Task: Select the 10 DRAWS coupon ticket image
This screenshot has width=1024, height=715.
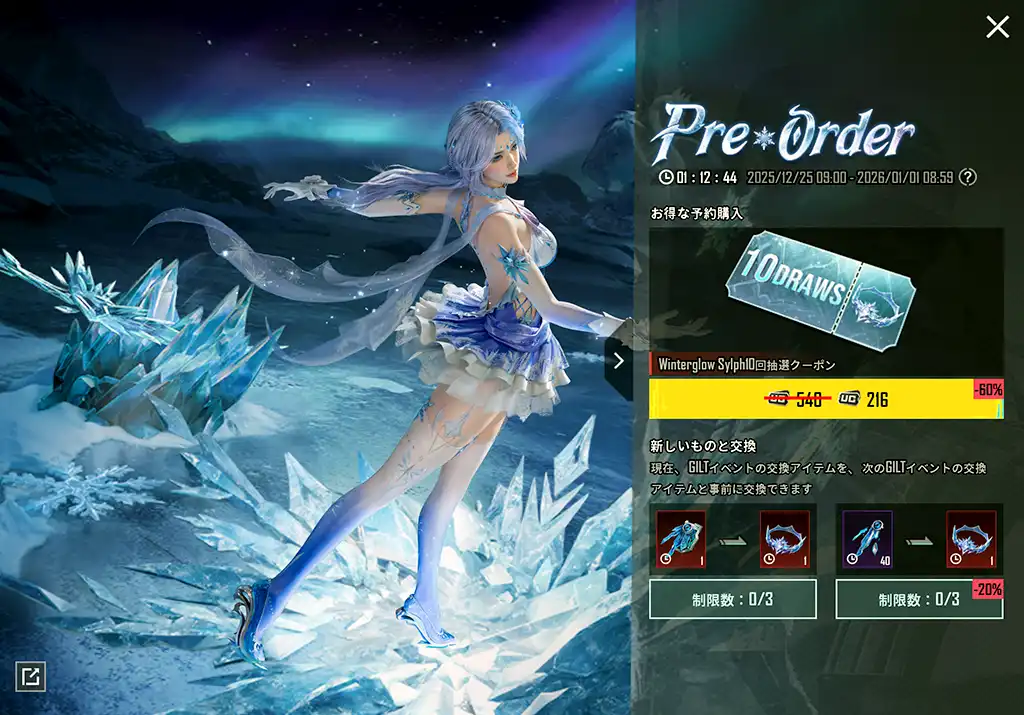Action: [x=826, y=288]
